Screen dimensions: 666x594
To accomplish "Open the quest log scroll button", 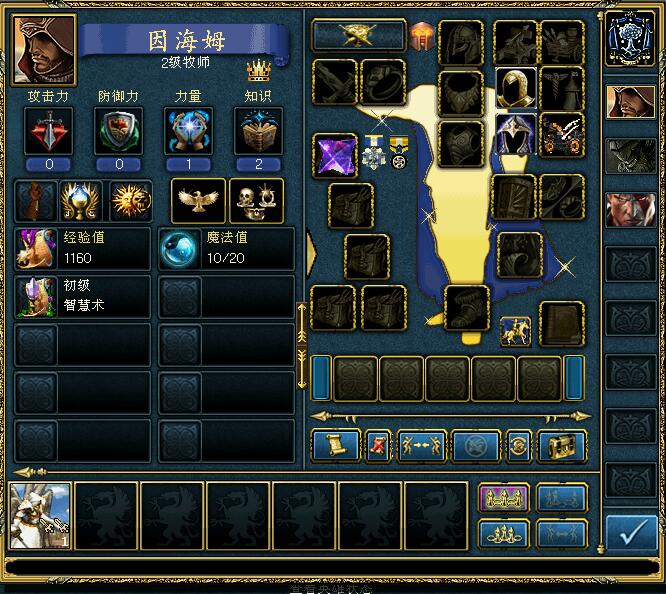I will tap(335, 445).
